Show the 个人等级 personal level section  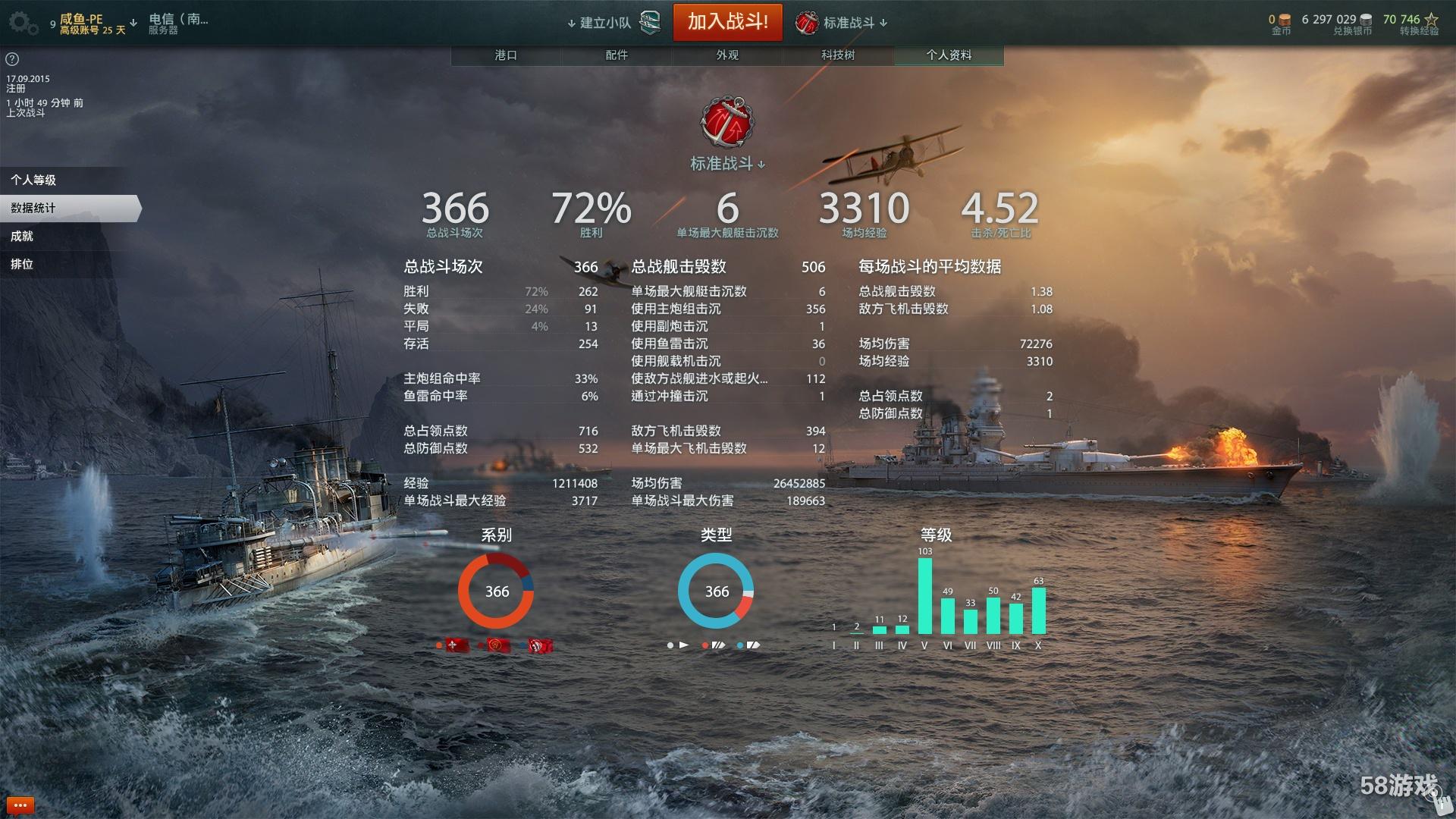[x=34, y=180]
